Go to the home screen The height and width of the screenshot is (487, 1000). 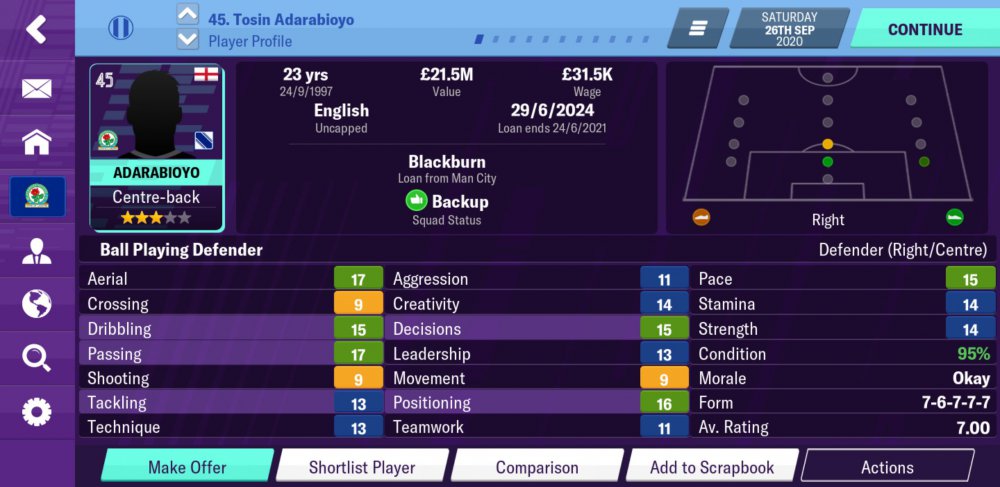(x=37, y=142)
